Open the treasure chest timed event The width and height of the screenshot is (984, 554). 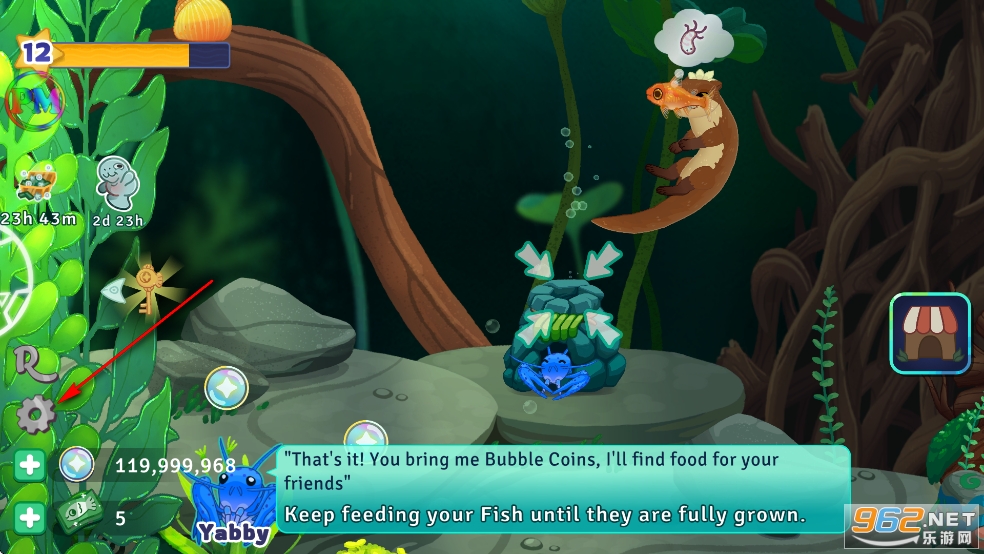36,182
